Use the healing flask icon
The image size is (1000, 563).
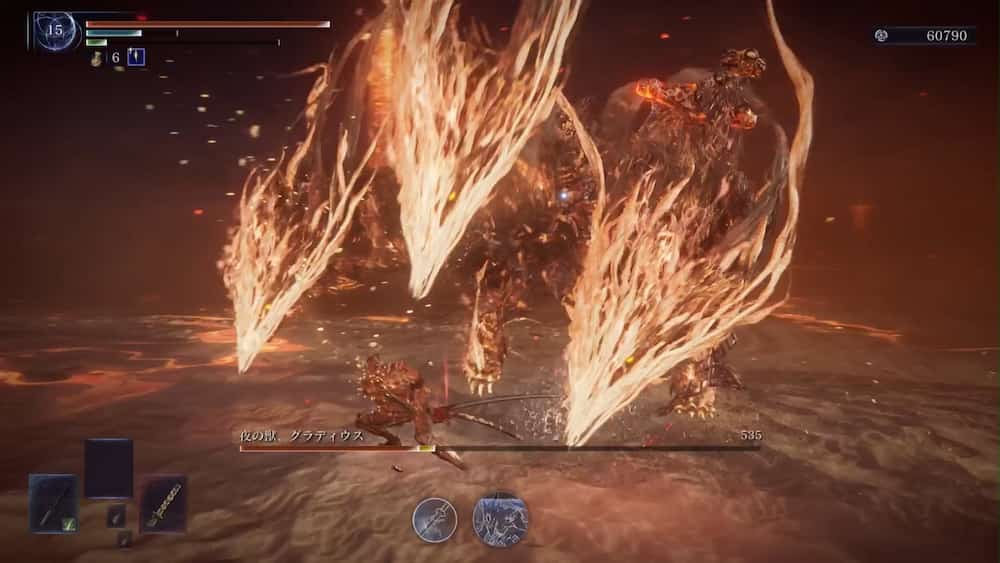(x=97, y=58)
